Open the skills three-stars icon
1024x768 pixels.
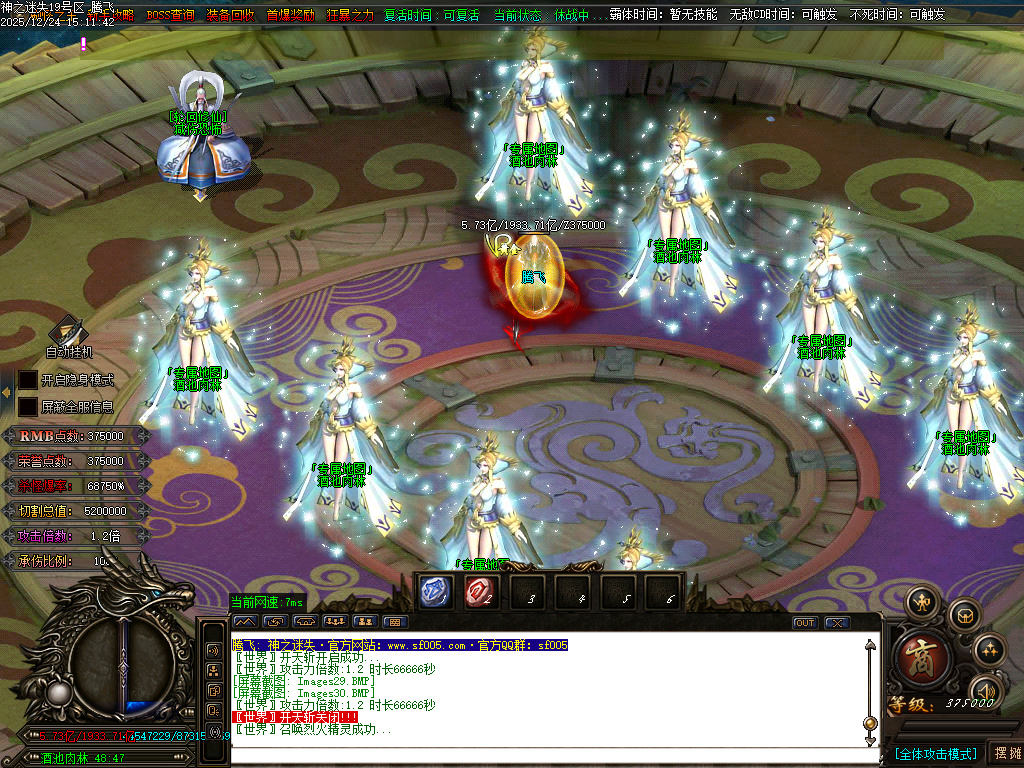pos(988,648)
